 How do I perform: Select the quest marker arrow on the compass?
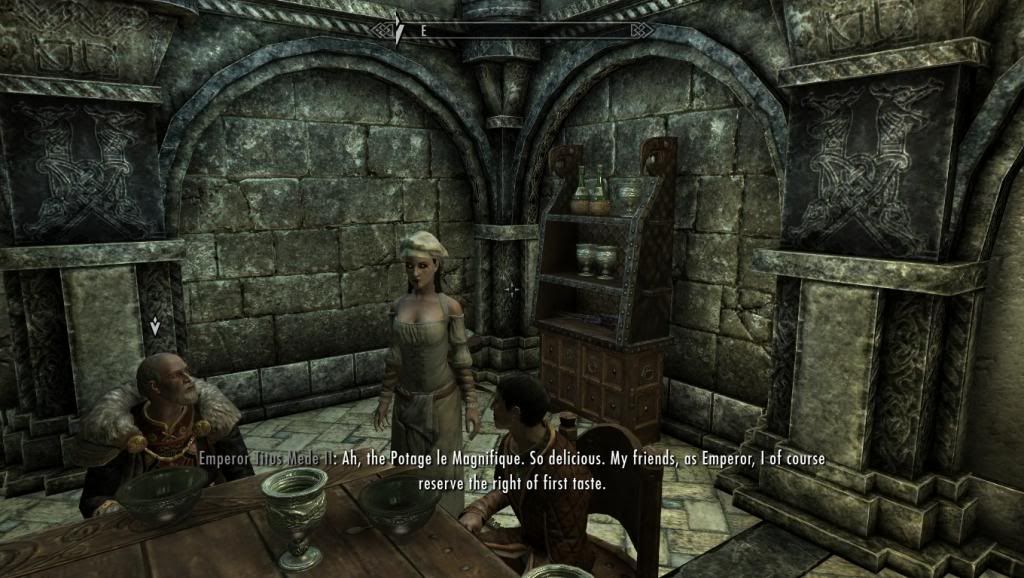pyautogui.click(x=398, y=31)
